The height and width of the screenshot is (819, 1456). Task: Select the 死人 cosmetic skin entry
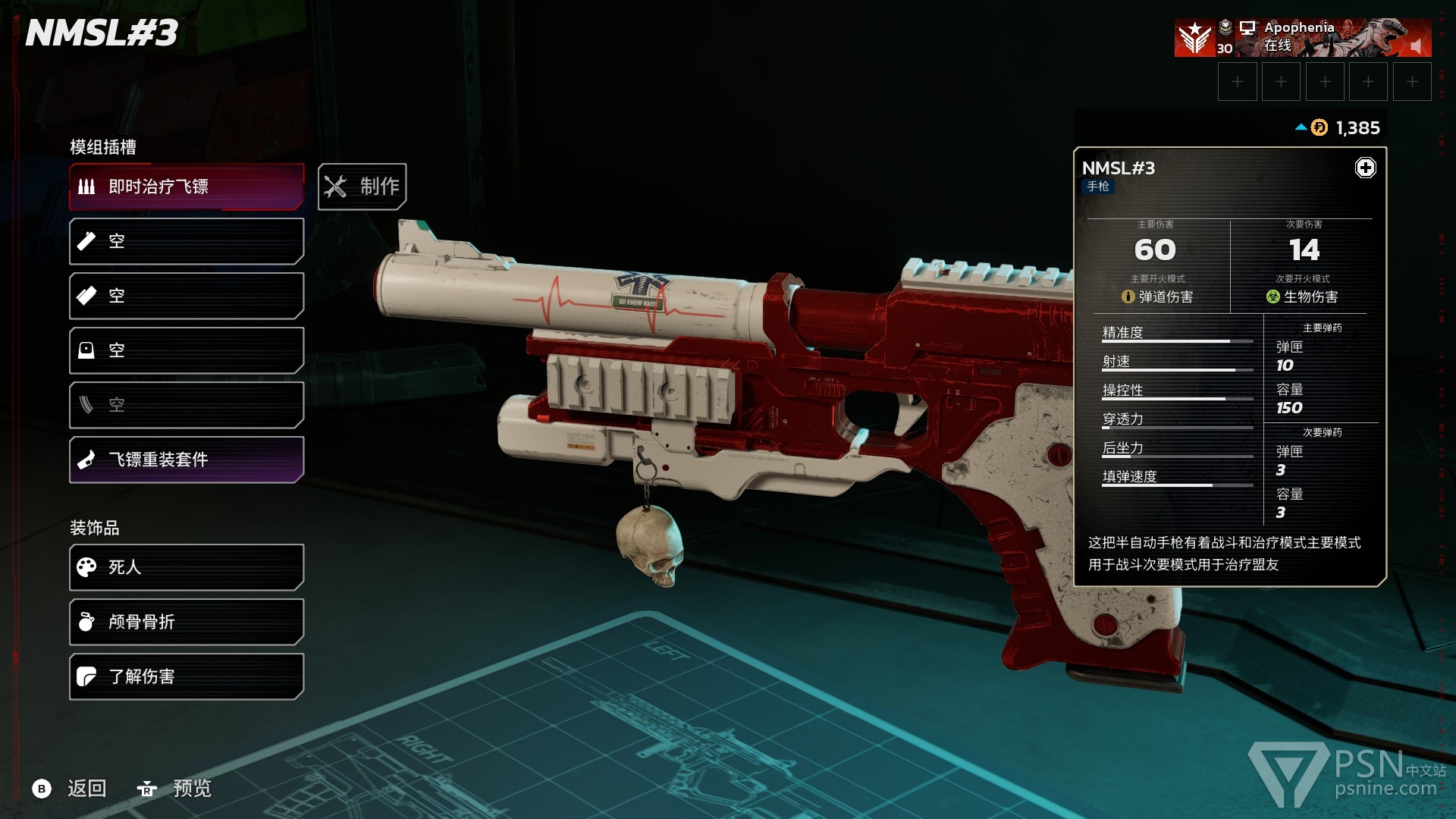[187, 567]
